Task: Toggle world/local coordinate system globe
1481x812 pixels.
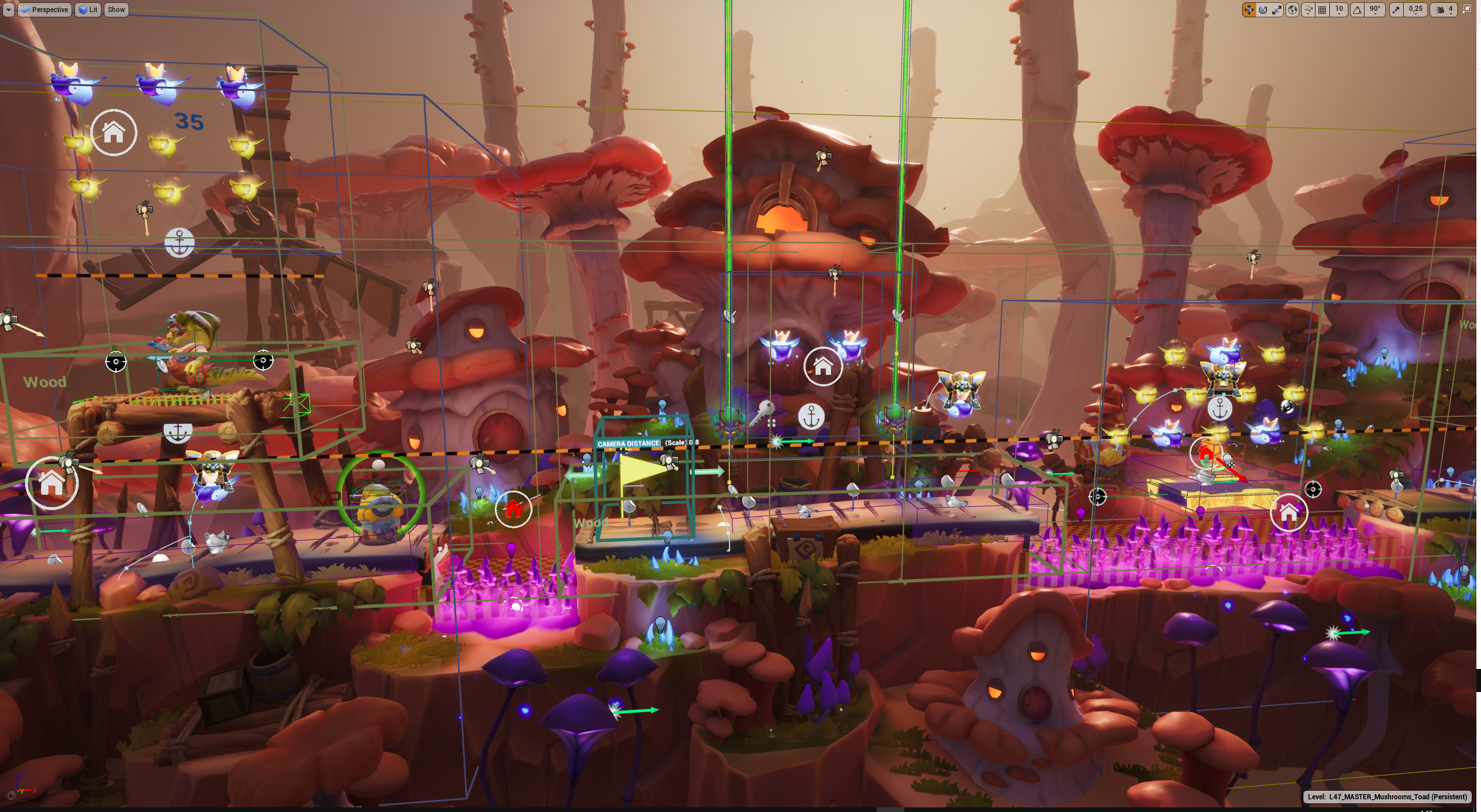Action: click(x=1292, y=10)
